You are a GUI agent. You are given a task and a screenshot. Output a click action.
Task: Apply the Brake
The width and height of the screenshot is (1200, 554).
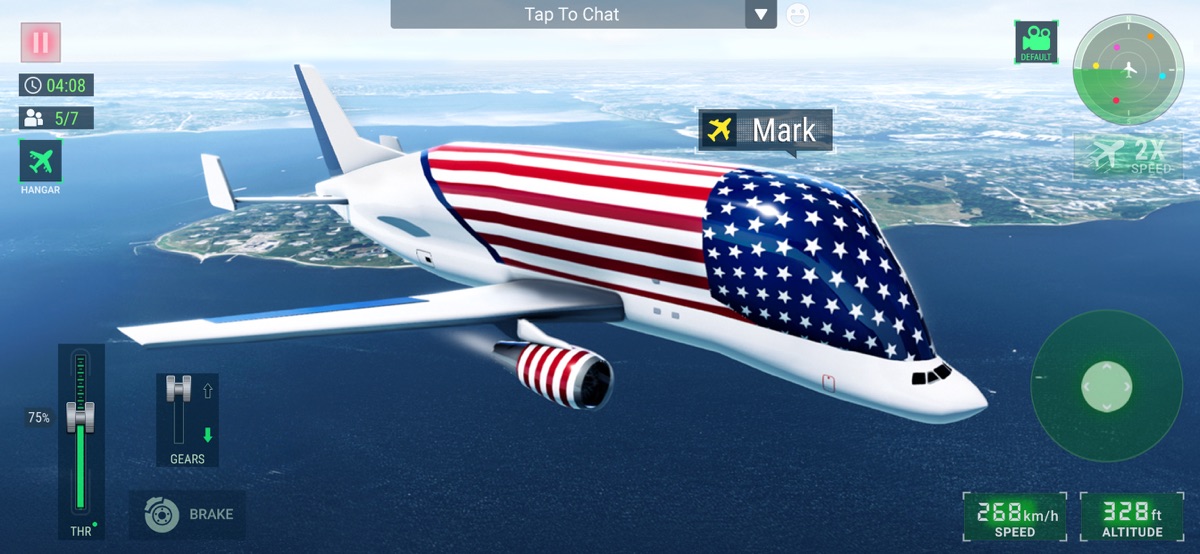[x=188, y=514]
